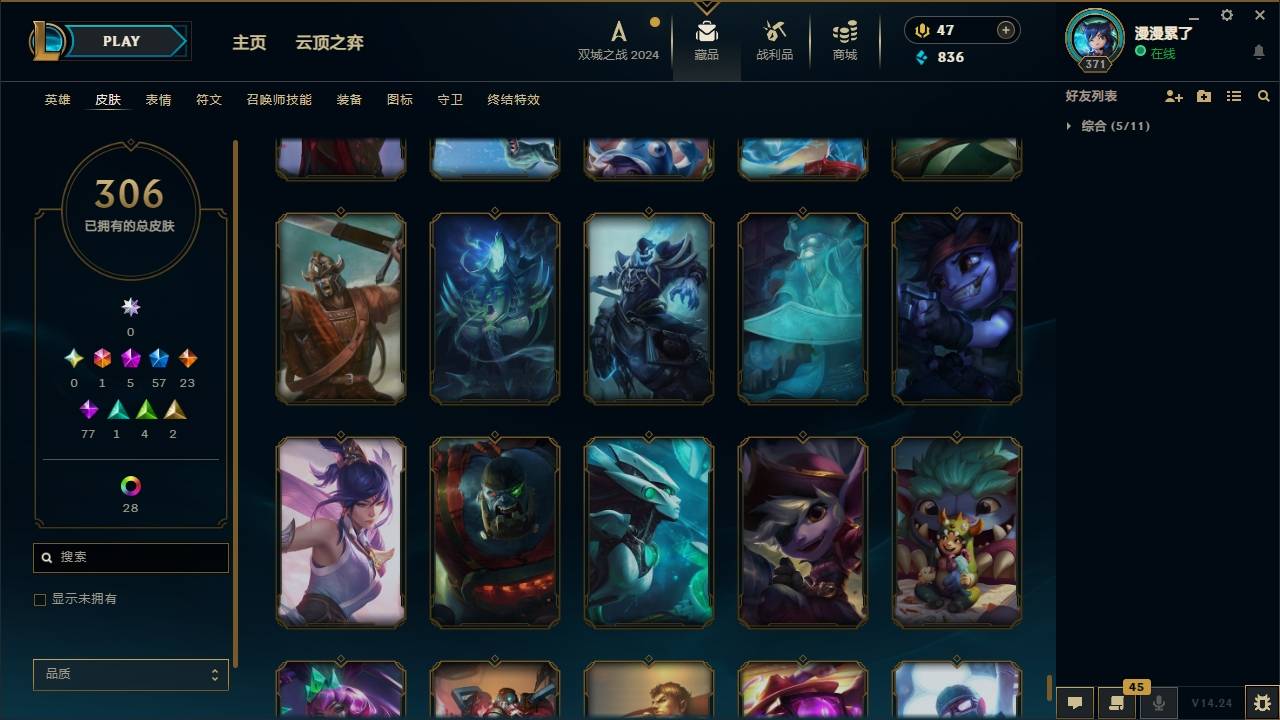The width and height of the screenshot is (1280, 720).
Task: Click the PLAY button
Action: pos(121,41)
